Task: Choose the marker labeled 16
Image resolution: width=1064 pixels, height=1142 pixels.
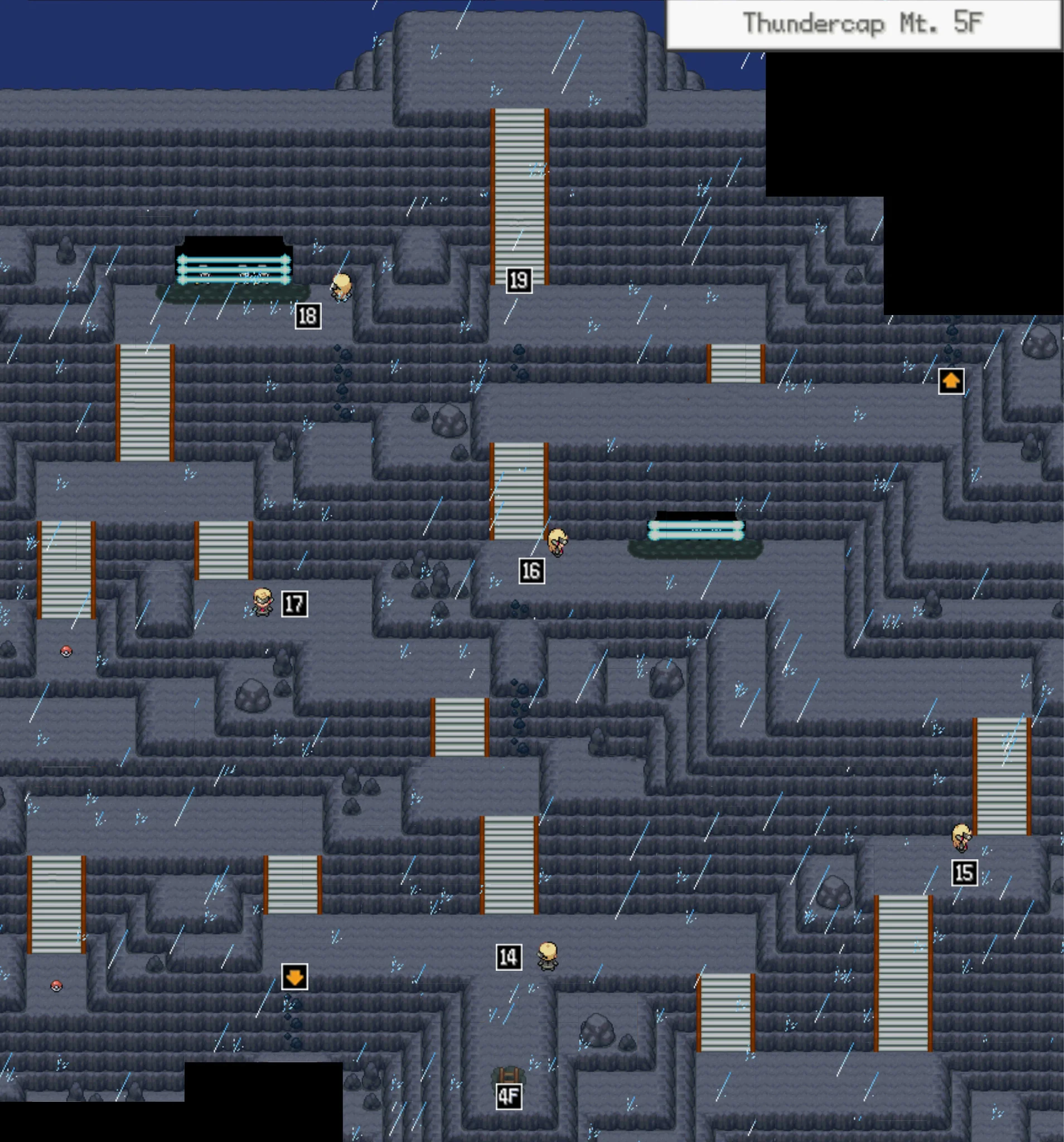Action: click(x=531, y=571)
